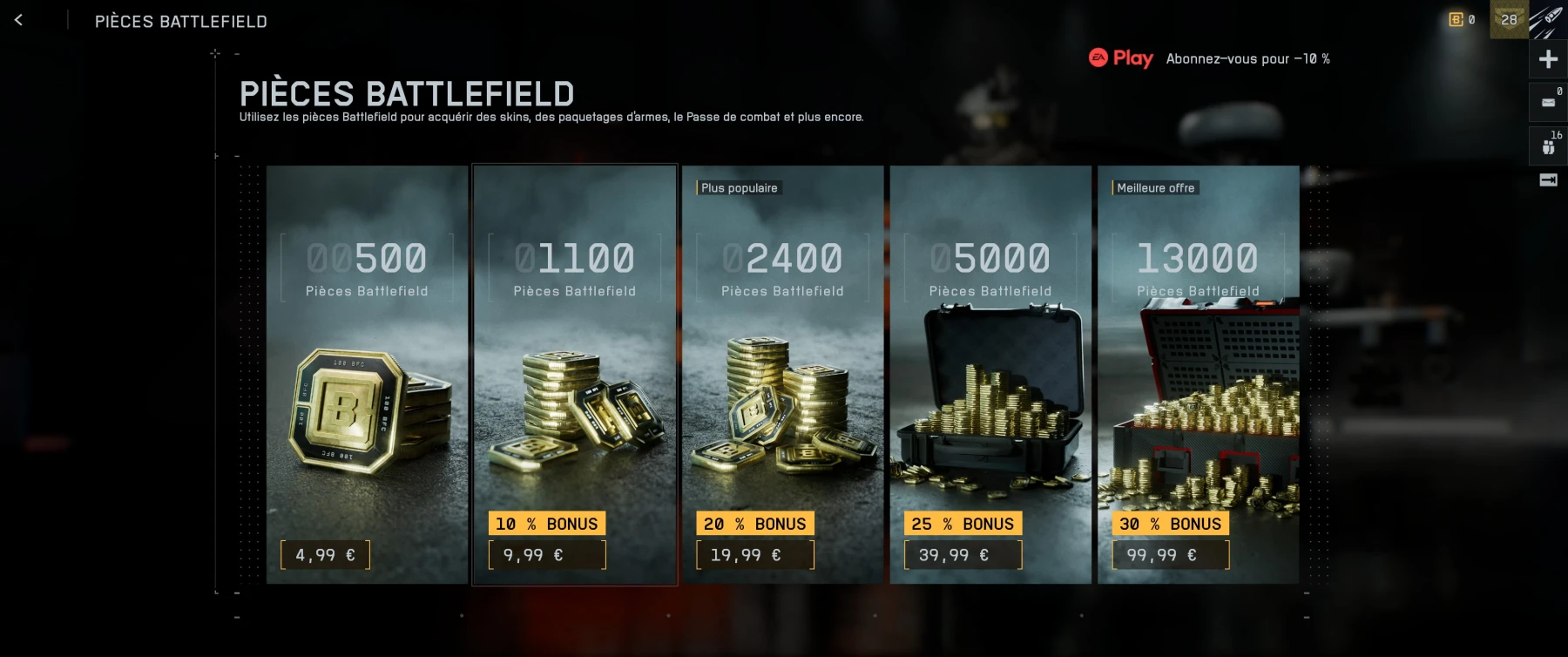1568x657 pixels.
Task: Click the 30 % BONUS badge
Action: pyautogui.click(x=1170, y=524)
